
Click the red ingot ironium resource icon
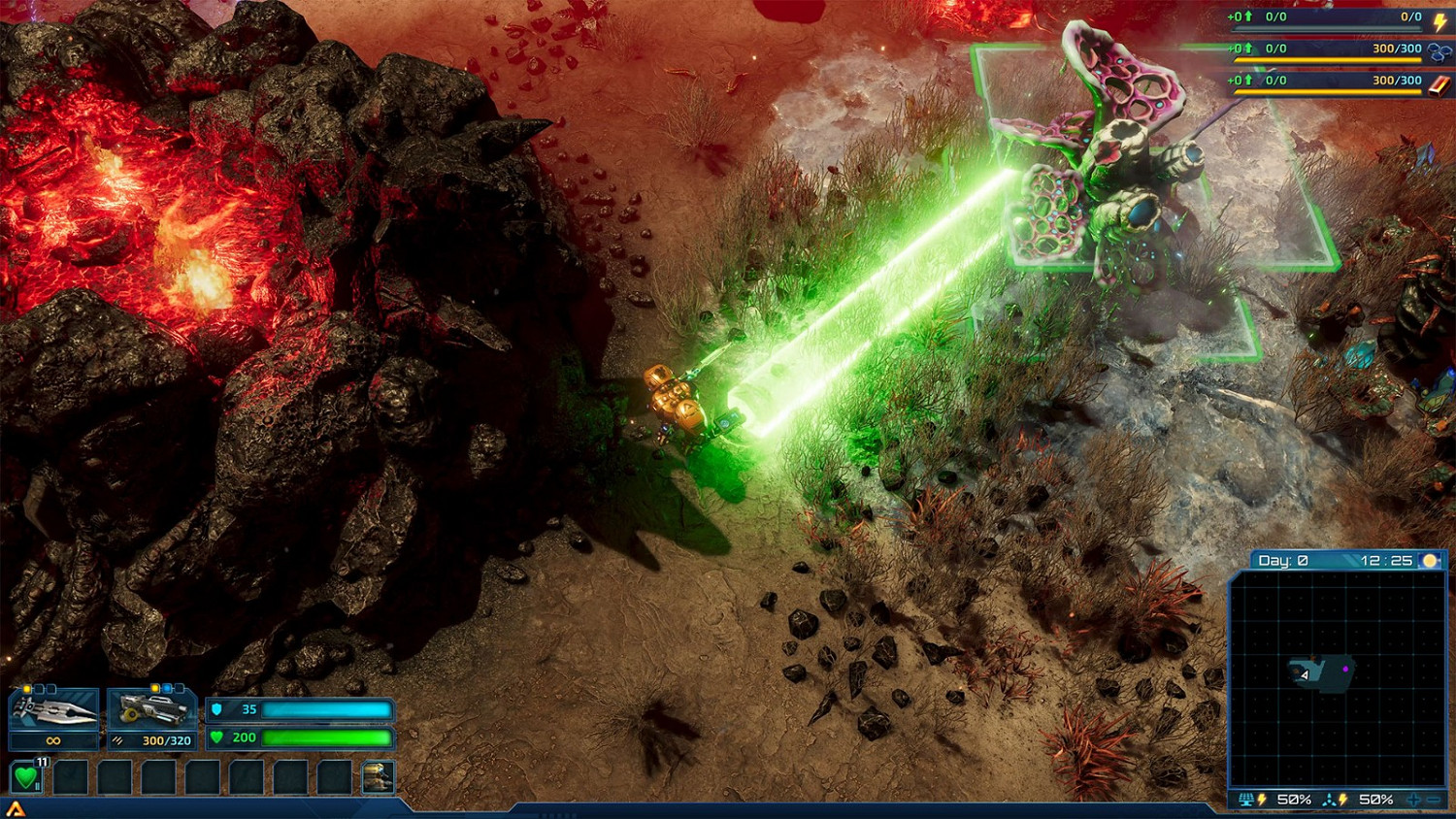(x=1439, y=83)
